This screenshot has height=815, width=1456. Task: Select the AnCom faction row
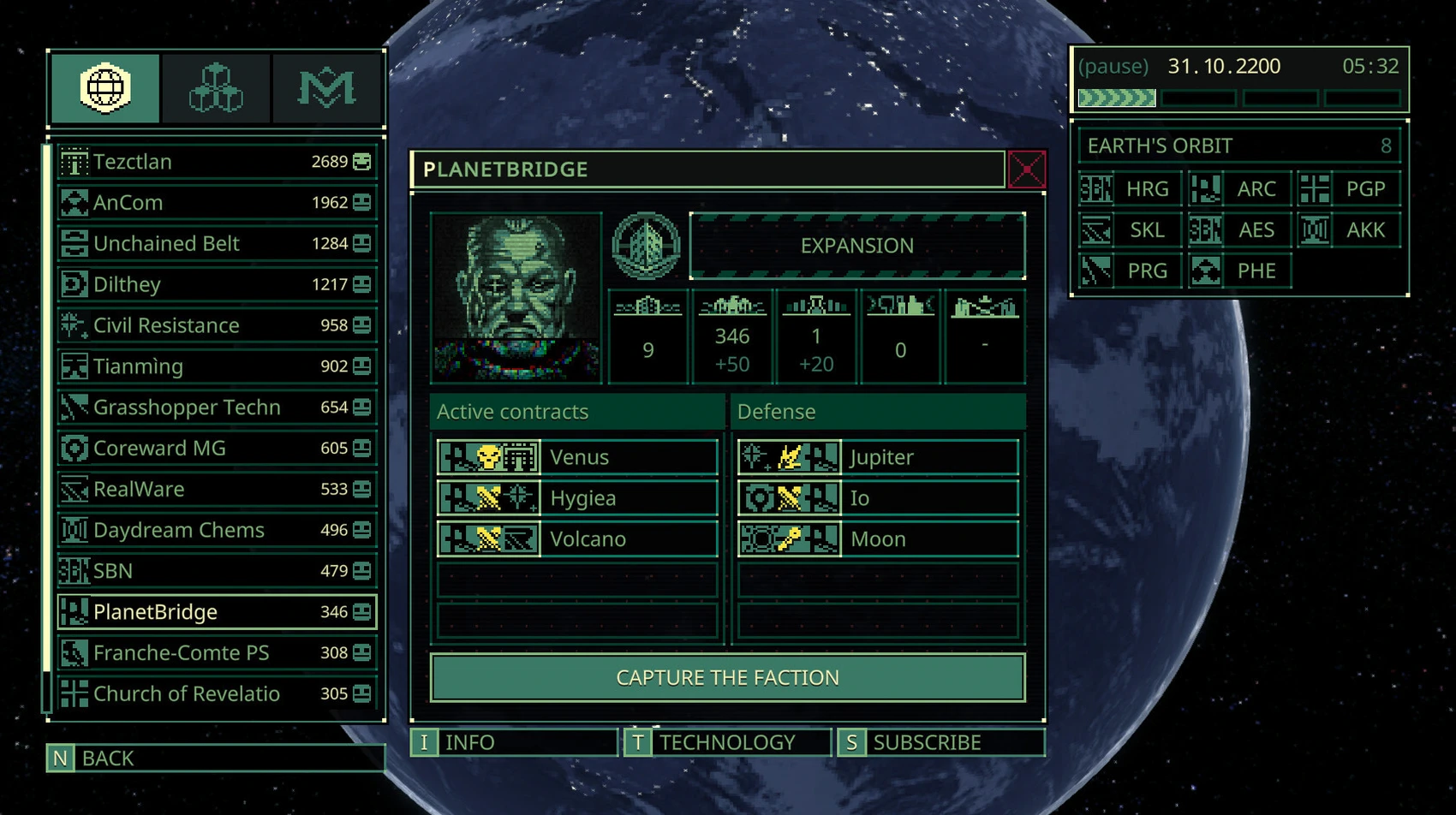tap(216, 203)
